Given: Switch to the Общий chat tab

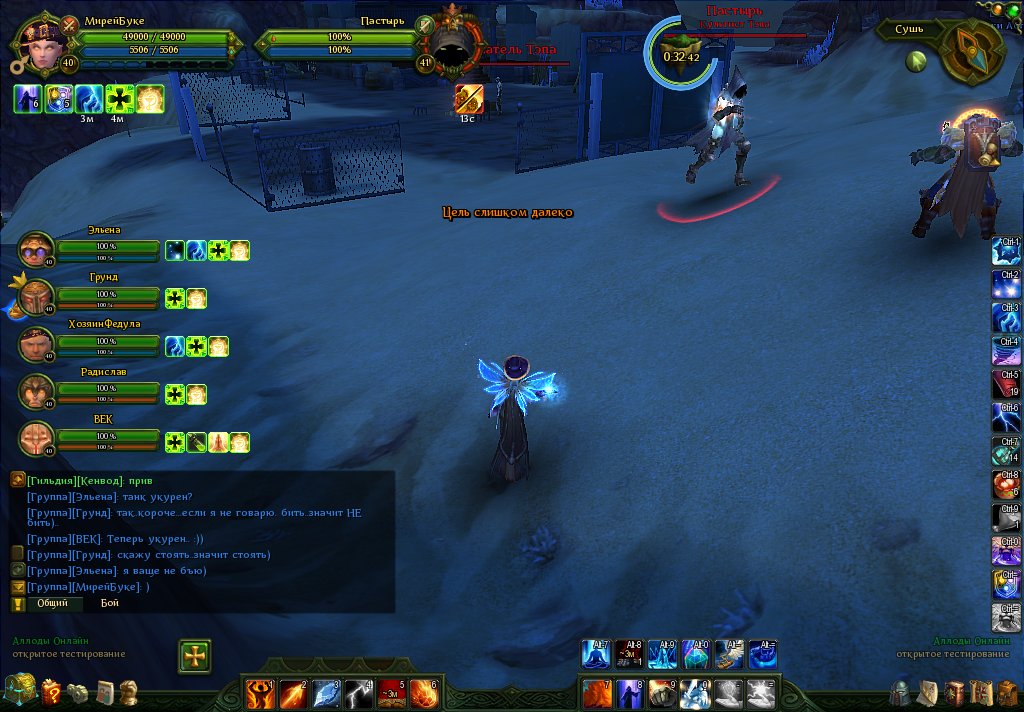Looking at the screenshot, I should pos(53,603).
